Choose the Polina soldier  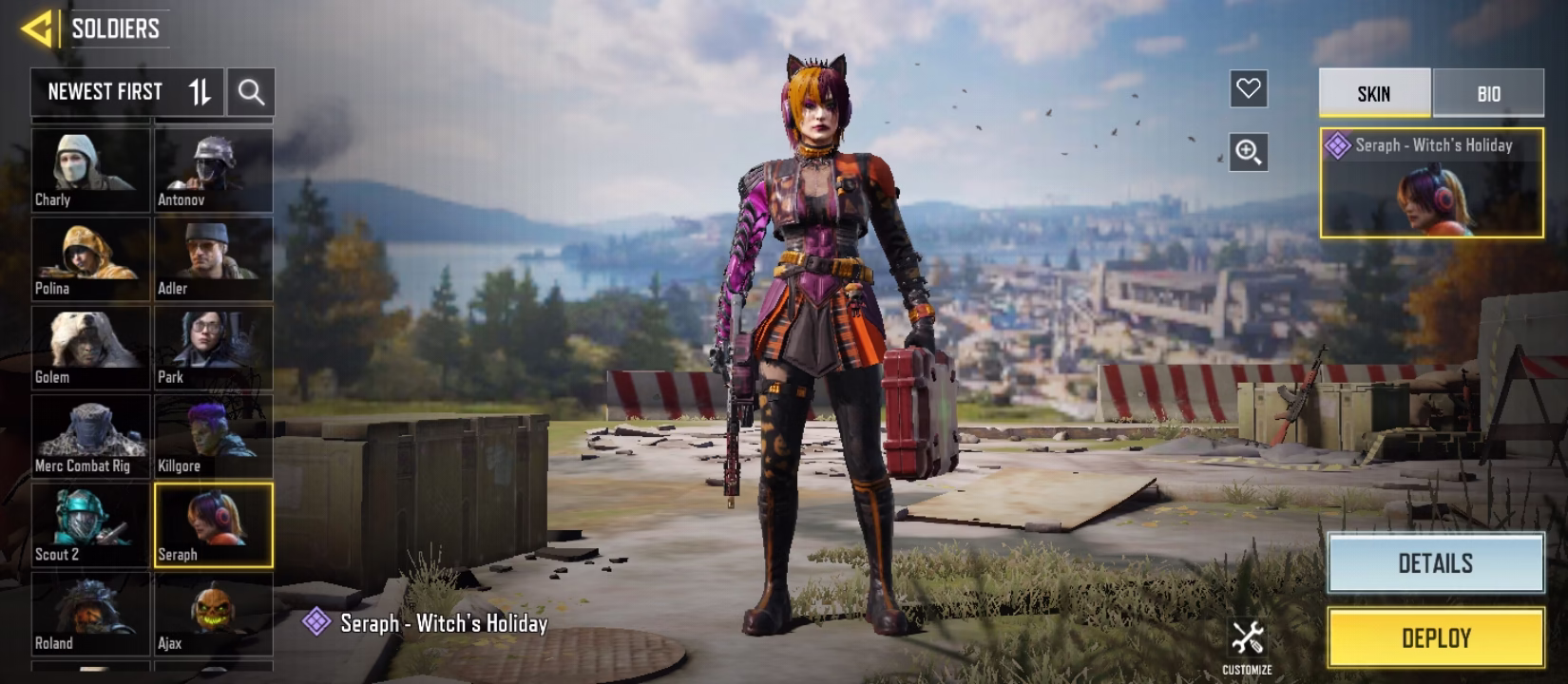click(91, 258)
